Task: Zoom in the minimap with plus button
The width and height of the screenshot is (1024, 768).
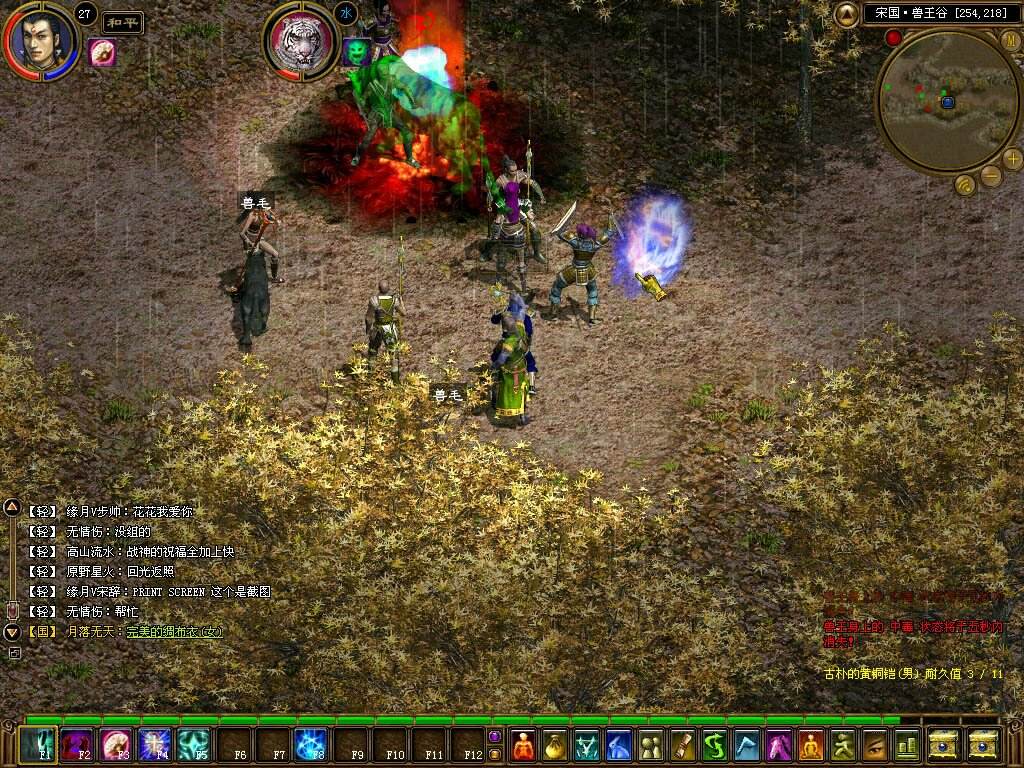Action: click(1012, 158)
